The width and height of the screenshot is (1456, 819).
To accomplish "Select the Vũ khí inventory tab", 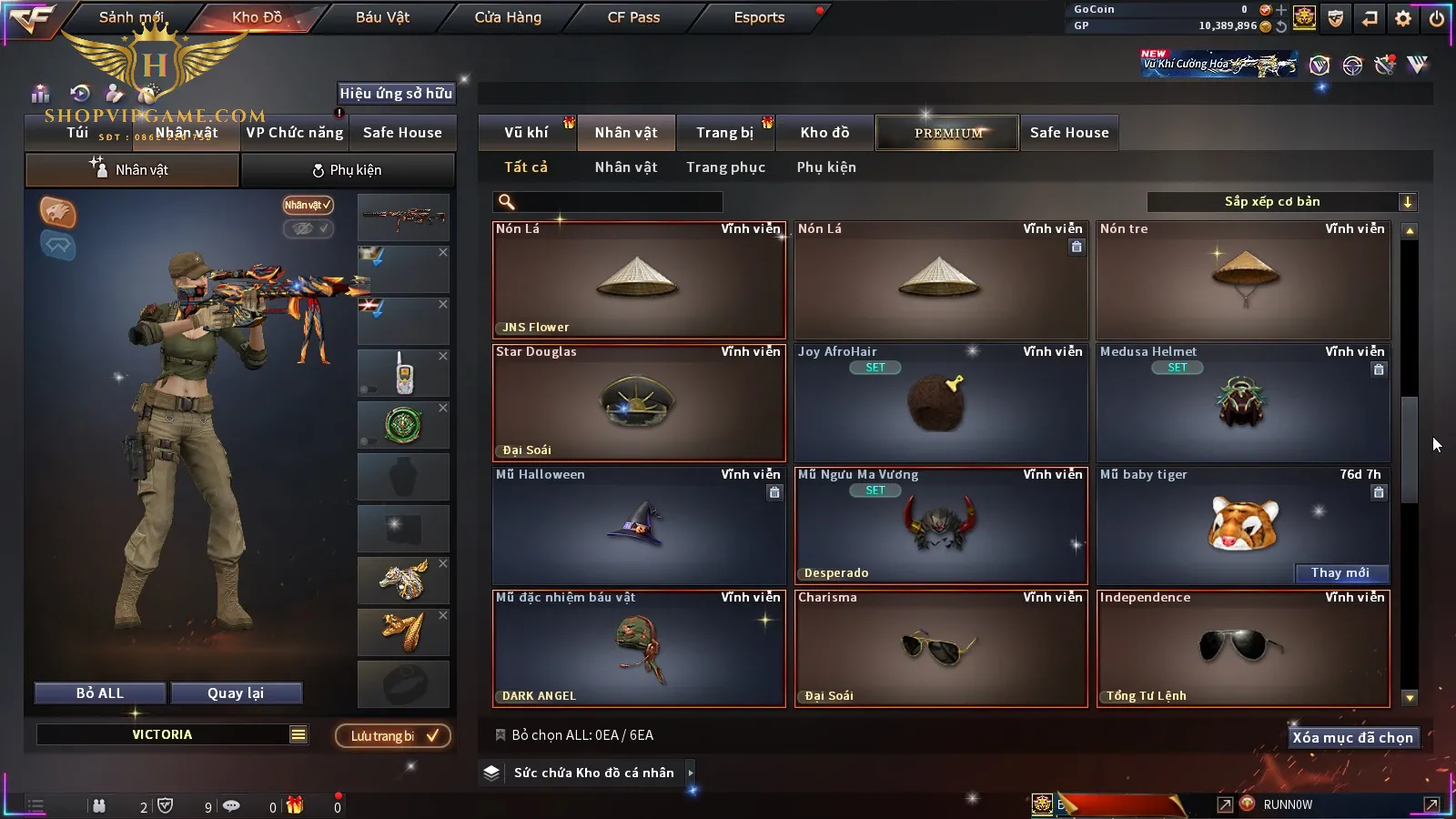I will click(x=526, y=133).
